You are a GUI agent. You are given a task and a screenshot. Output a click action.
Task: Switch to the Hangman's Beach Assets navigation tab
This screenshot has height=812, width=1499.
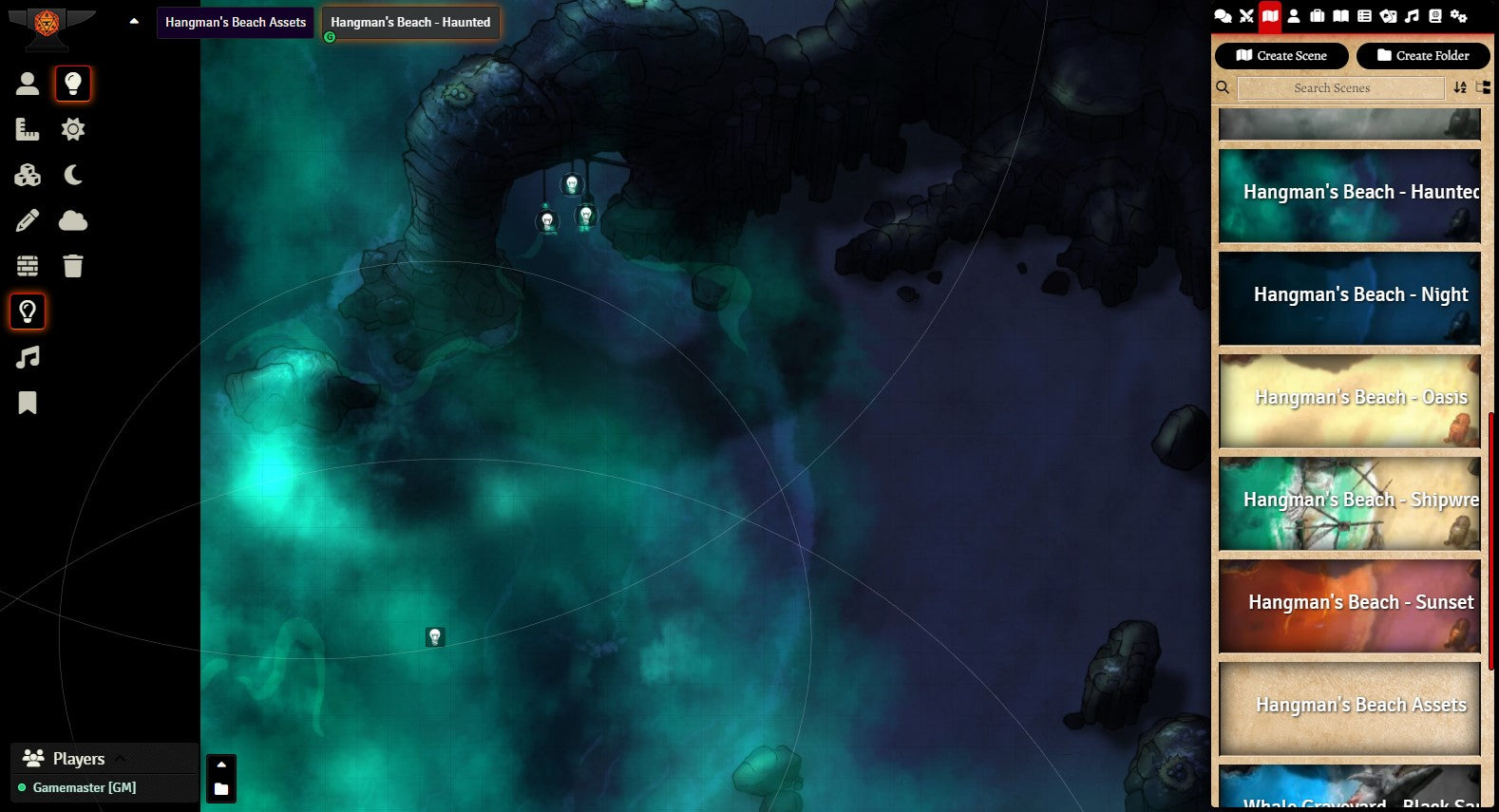point(236,23)
